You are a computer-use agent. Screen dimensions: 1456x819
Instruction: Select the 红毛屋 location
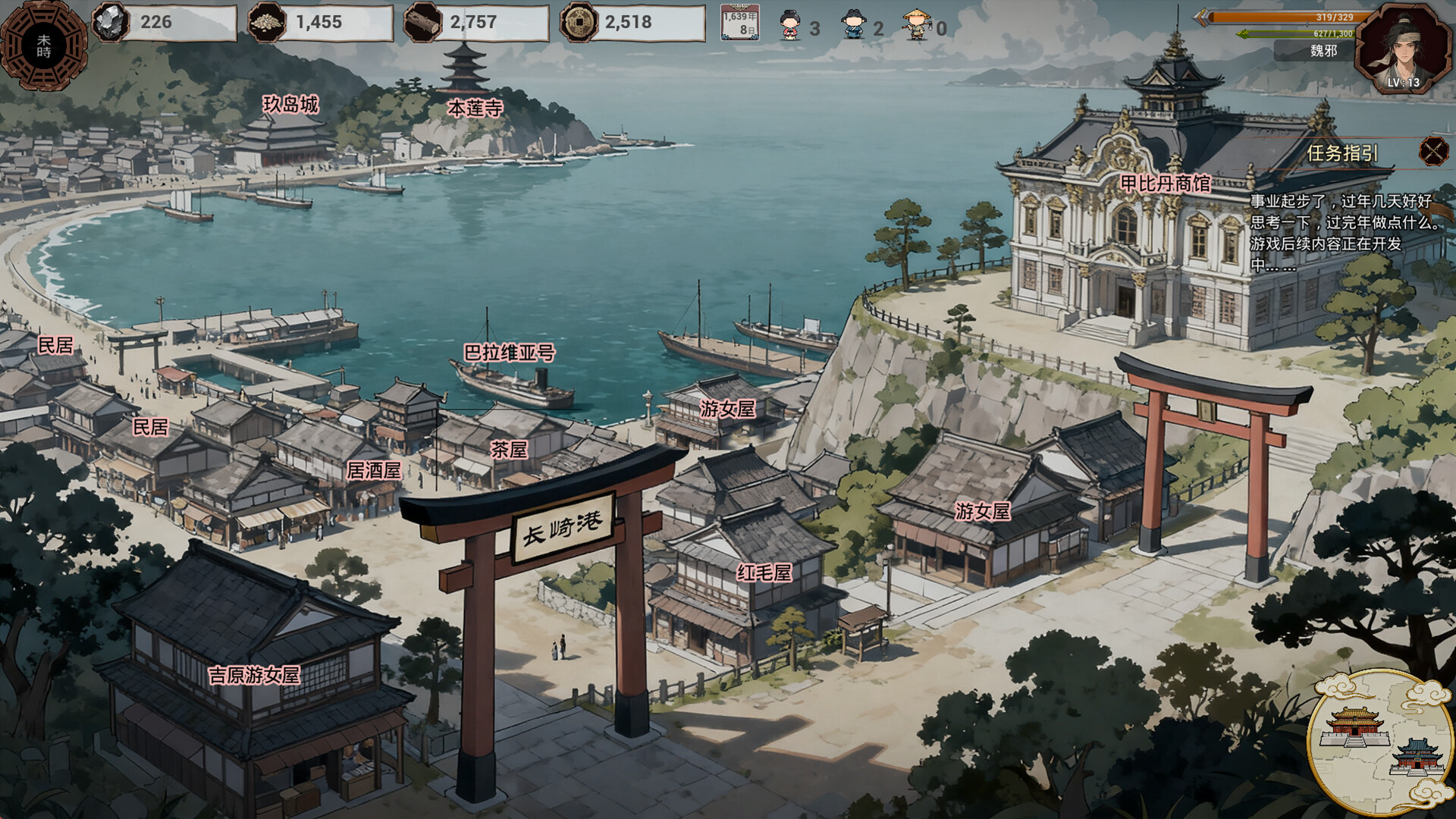tap(764, 573)
